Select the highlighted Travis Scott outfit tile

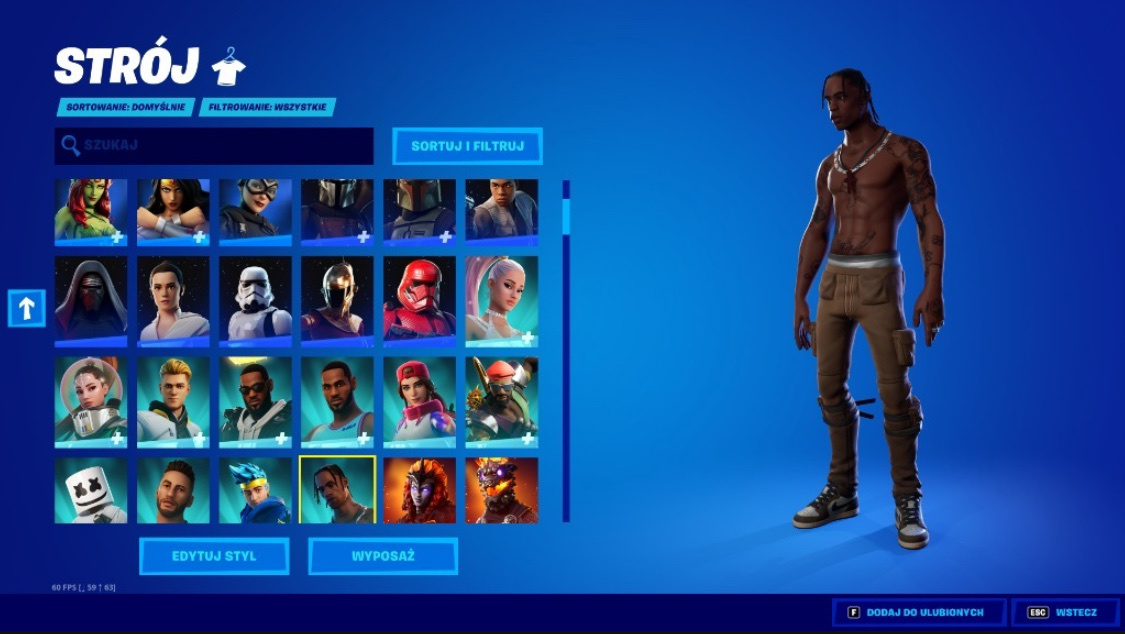[337, 491]
